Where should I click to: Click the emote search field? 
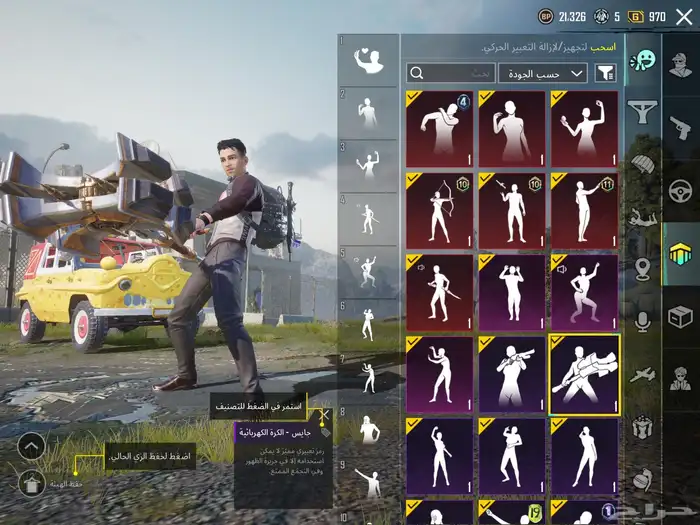pos(450,73)
